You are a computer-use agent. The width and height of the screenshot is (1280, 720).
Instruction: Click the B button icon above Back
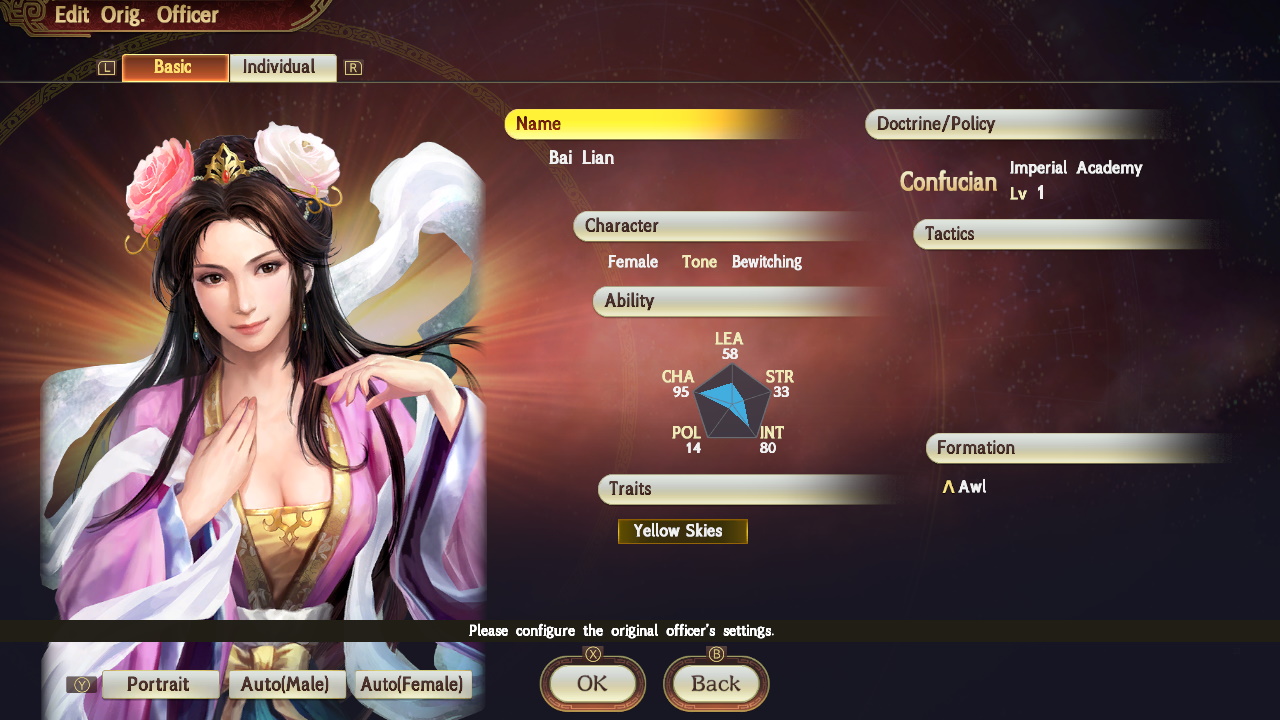(x=716, y=655)
